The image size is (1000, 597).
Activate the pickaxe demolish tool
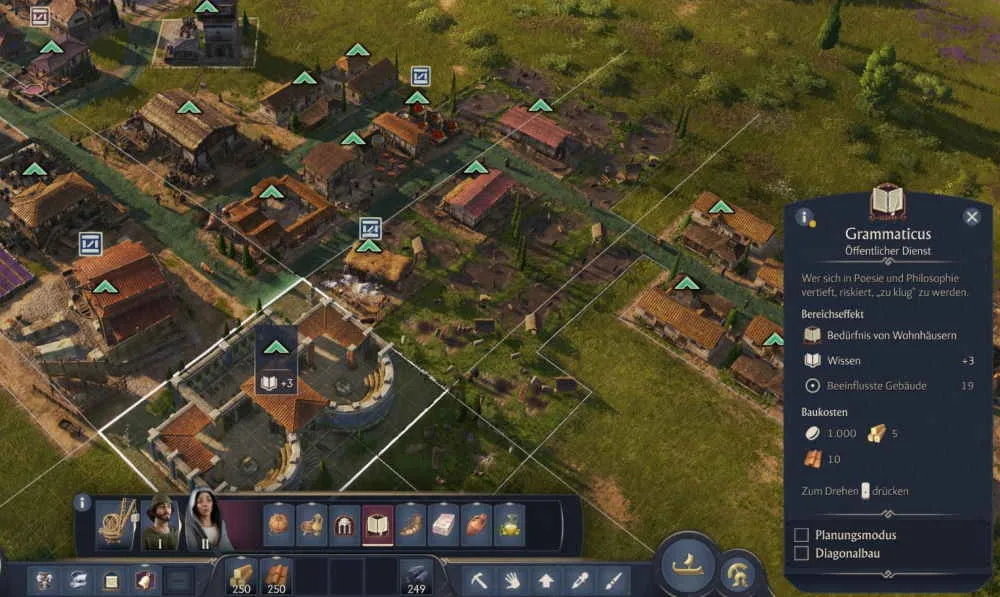[481, 579]
